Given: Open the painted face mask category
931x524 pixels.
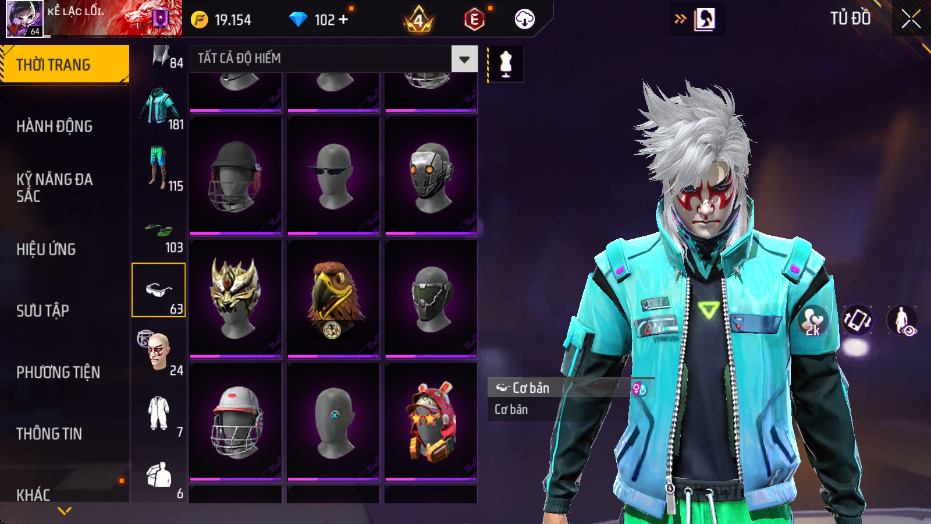Looking at the screenshot, I should click(158, 351).
